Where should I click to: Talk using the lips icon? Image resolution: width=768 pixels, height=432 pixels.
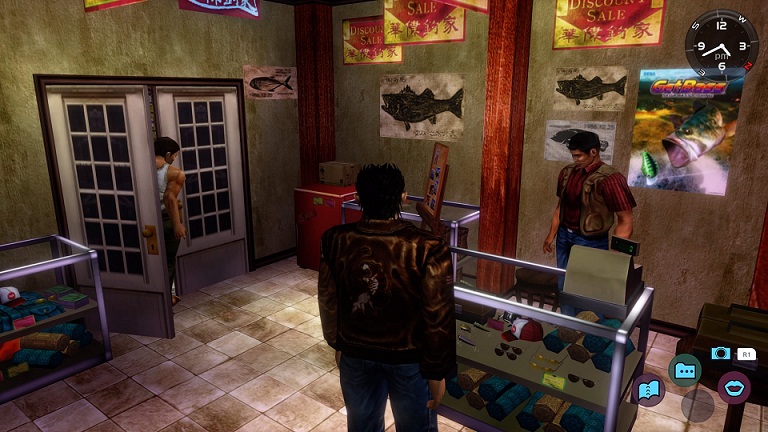point(736,388)
